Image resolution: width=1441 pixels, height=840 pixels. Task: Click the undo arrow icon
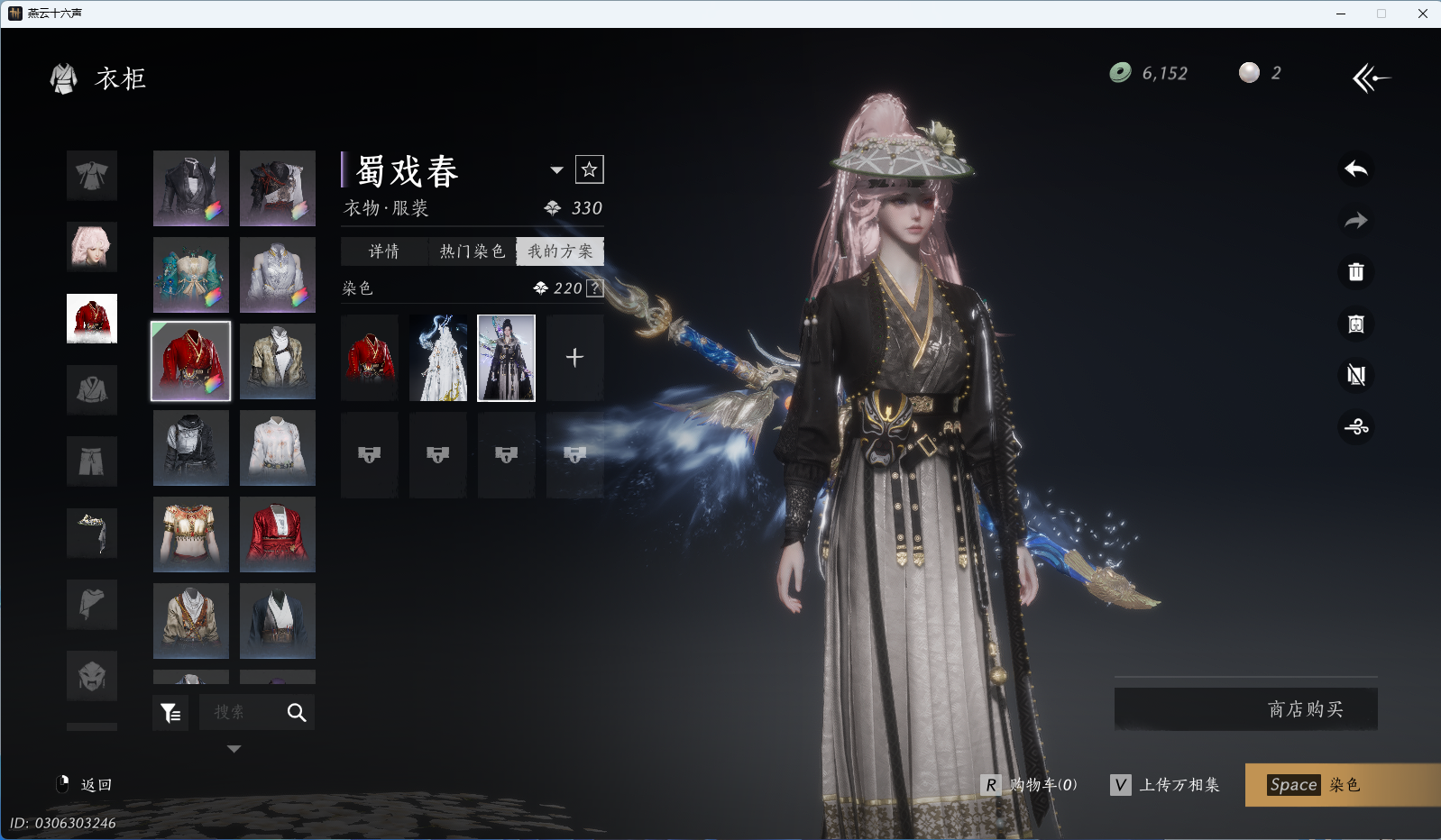point(1356,169)
